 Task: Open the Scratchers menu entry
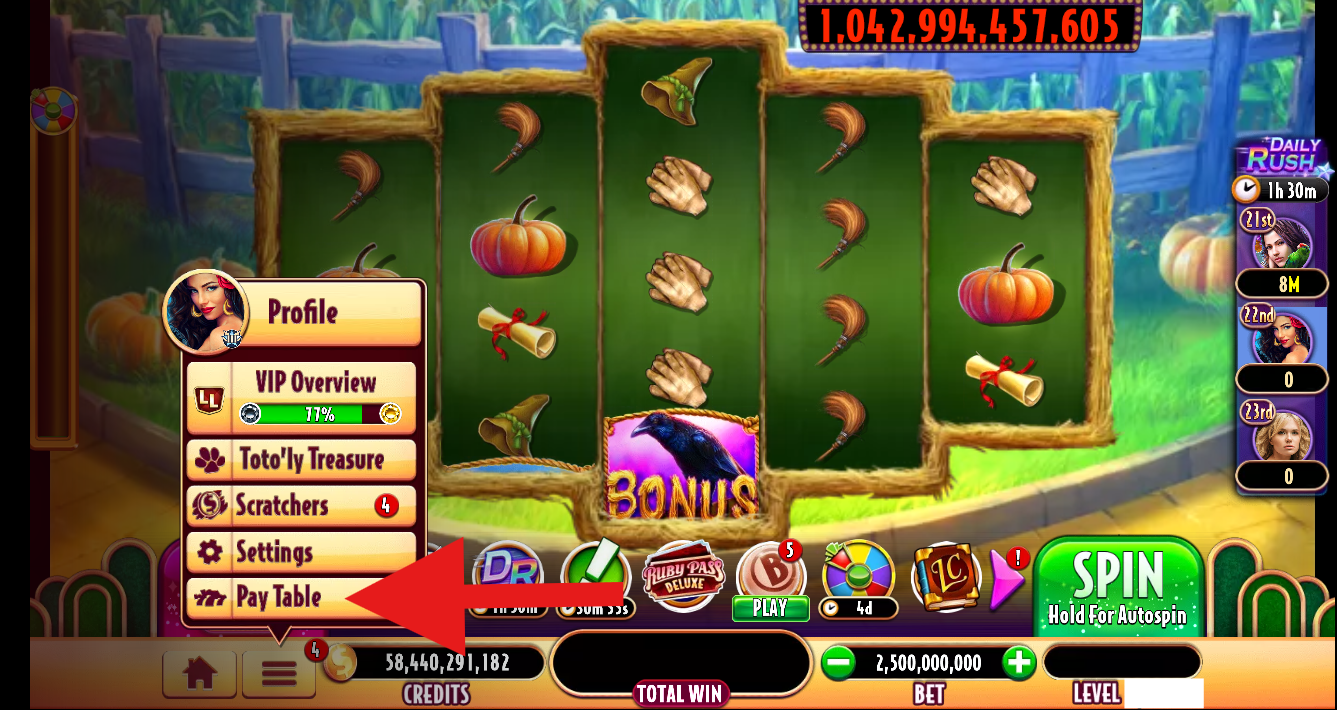coord(301,505)
